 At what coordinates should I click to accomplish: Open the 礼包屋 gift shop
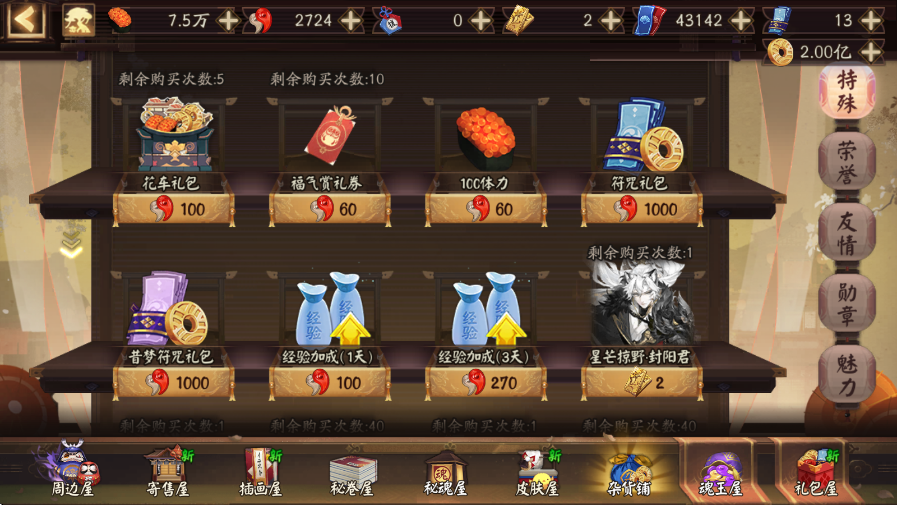815,472
